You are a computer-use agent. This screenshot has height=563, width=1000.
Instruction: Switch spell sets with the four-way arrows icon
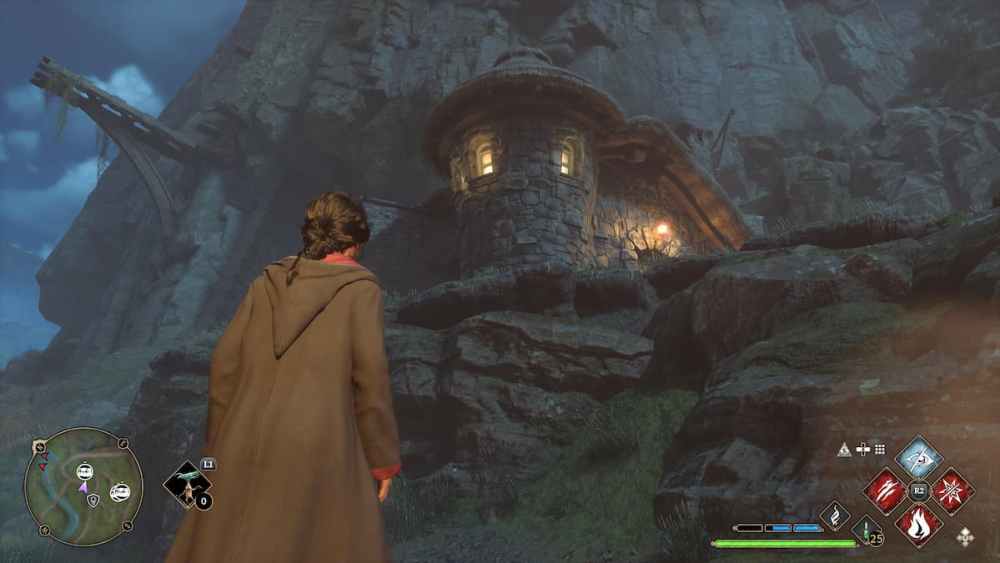965,537
